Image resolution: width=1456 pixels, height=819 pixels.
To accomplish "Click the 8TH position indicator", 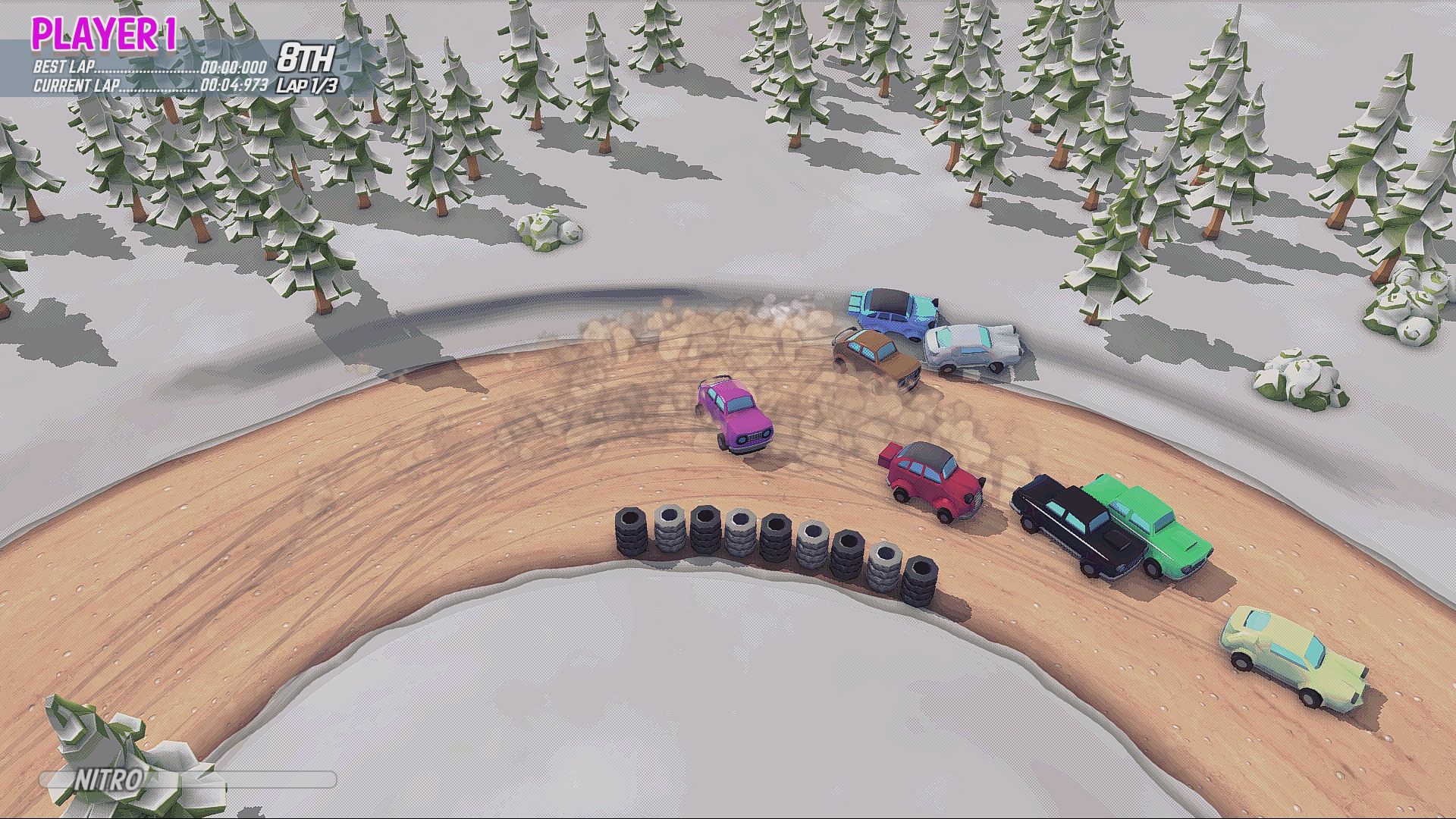I will (306, 55).
